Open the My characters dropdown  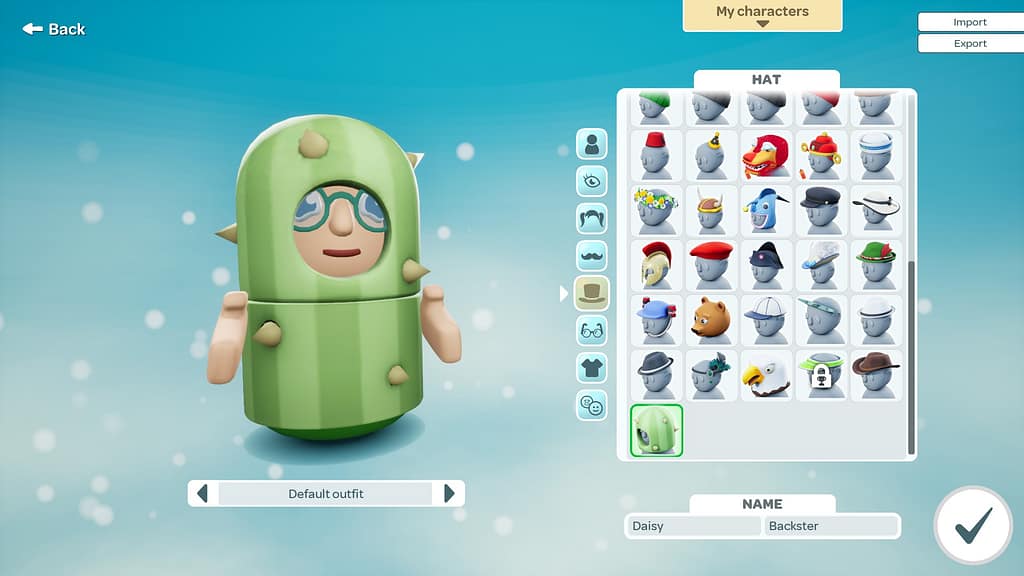click(x=762, y=15)
